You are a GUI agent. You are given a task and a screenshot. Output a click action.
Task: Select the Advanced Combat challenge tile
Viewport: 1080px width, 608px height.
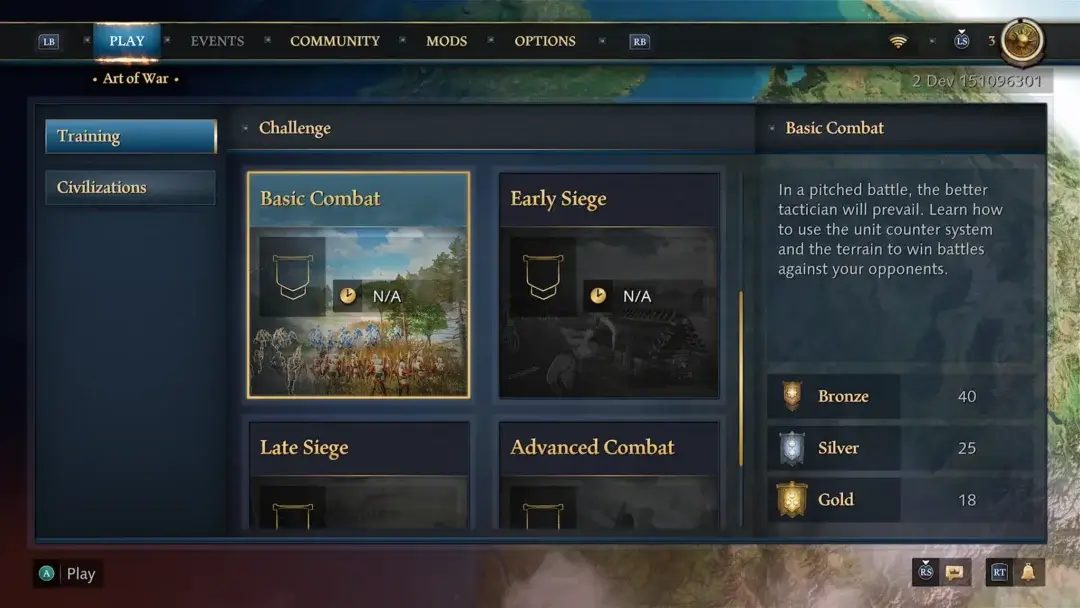(609, 475)
